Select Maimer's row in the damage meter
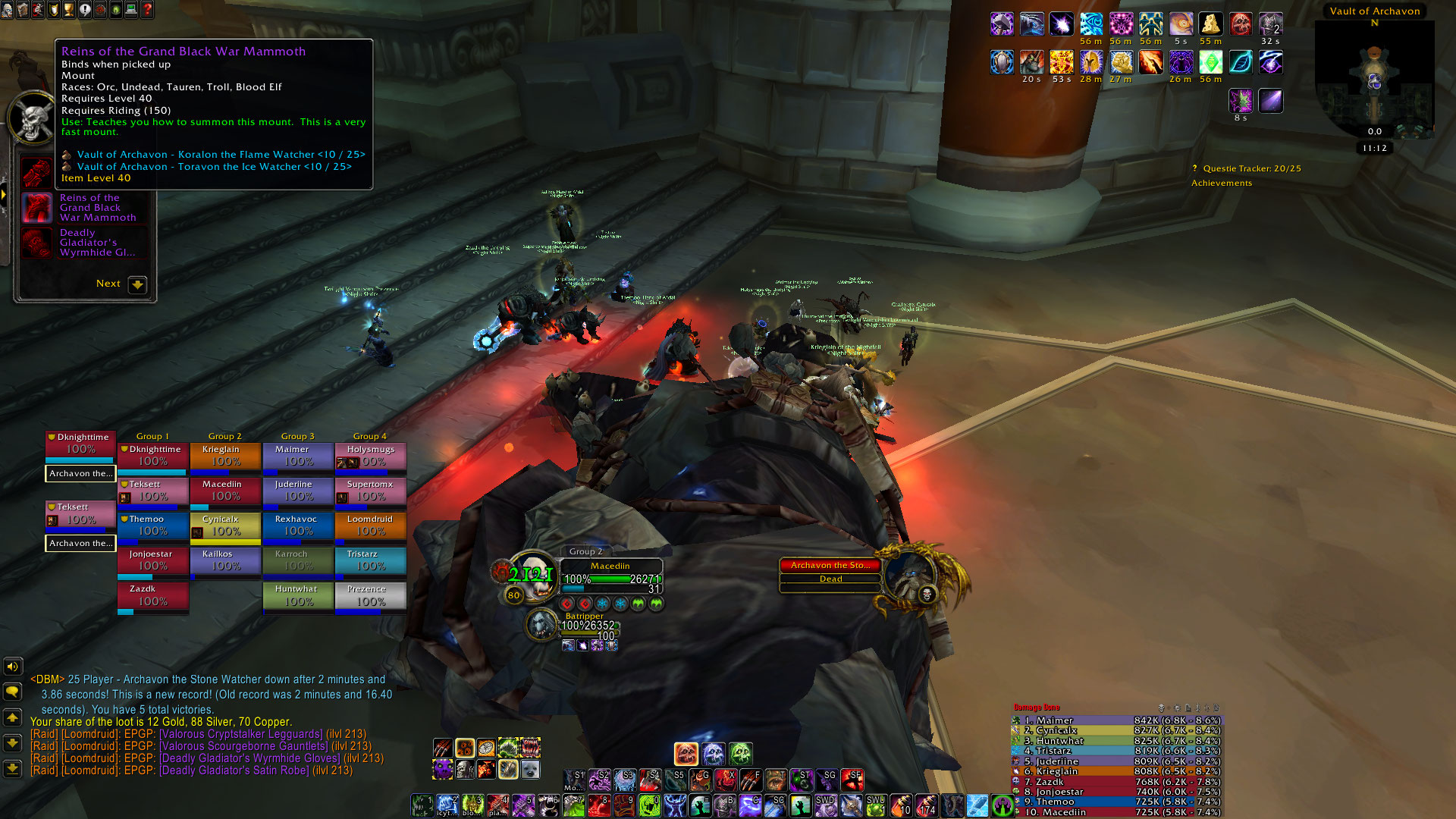 point(1116,720)
